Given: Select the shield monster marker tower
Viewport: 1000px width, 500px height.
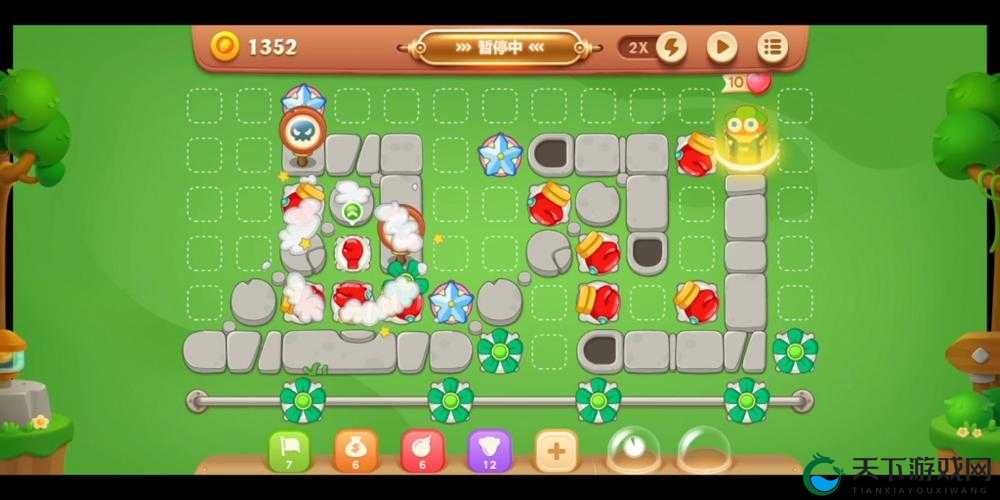Looking at the screenshot, I should point(301,134).
